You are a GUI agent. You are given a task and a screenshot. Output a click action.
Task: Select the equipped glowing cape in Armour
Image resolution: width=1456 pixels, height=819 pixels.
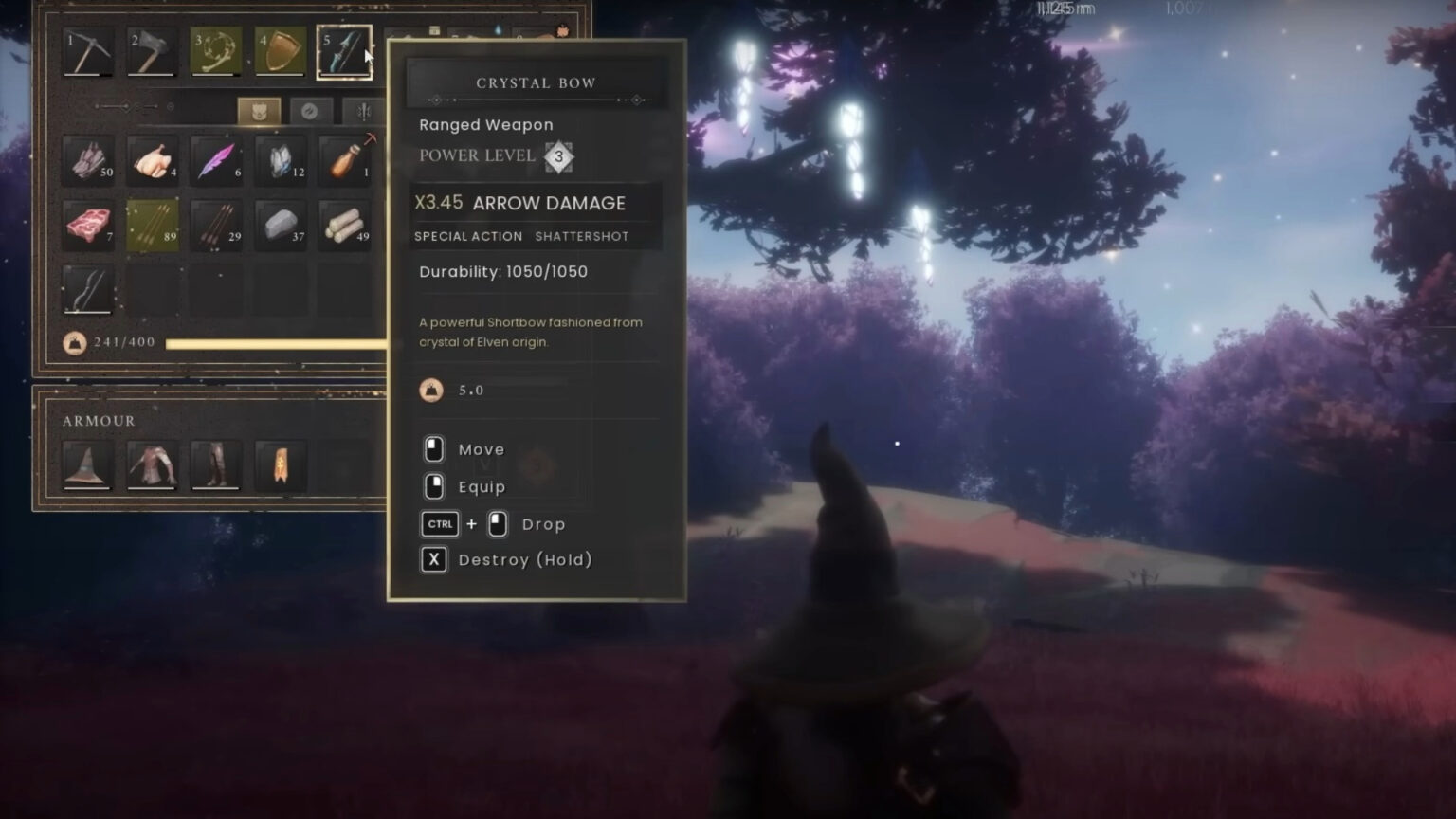[x=281, y=465]
